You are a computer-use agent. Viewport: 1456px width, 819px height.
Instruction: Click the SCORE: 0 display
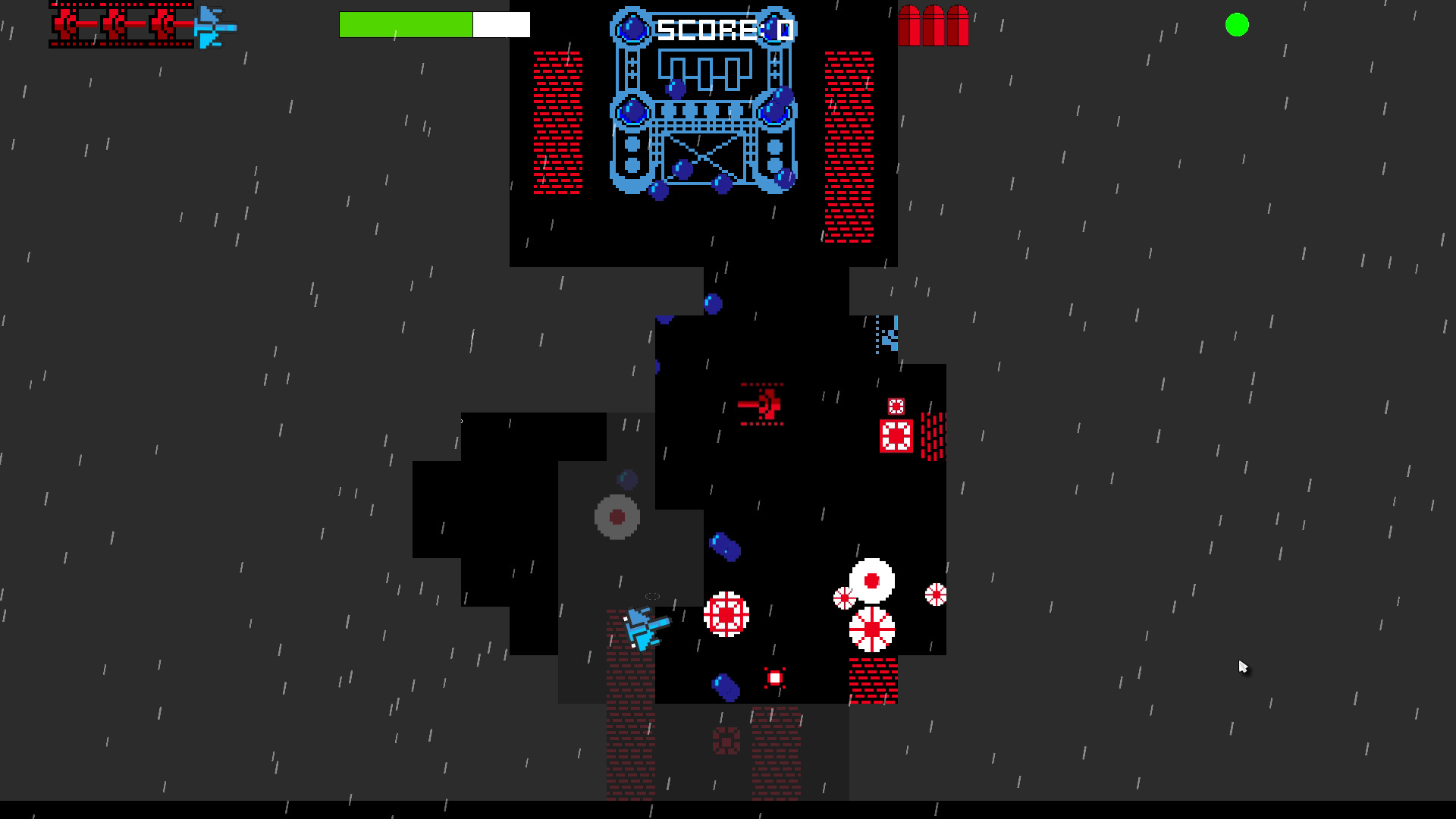(x=723, y=28)
